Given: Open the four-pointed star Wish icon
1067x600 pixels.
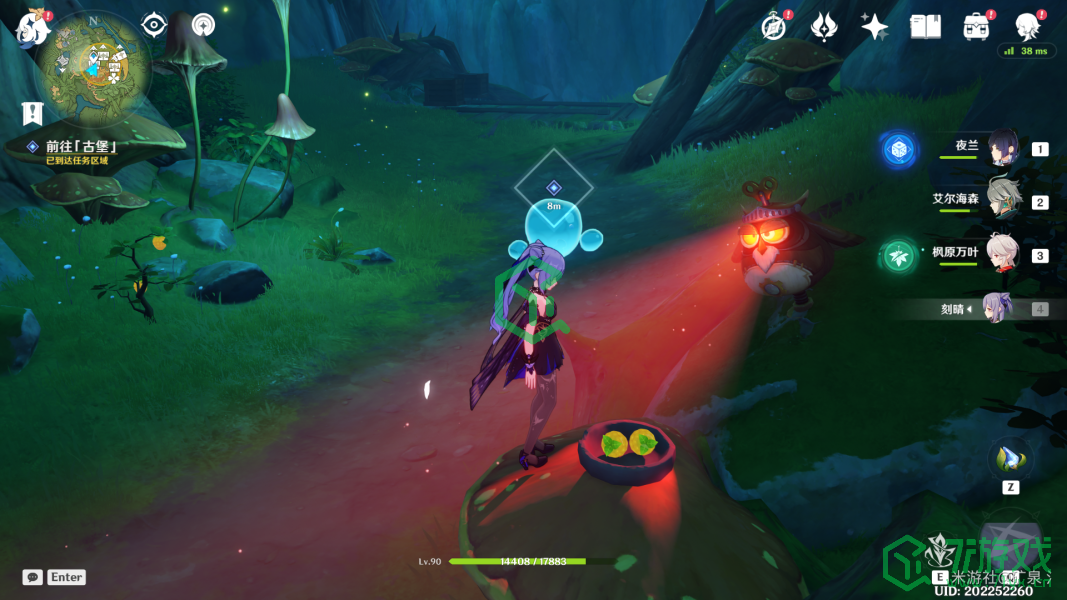Looking at the screenshot, I should pyautogui.click(x=875, y=27).
